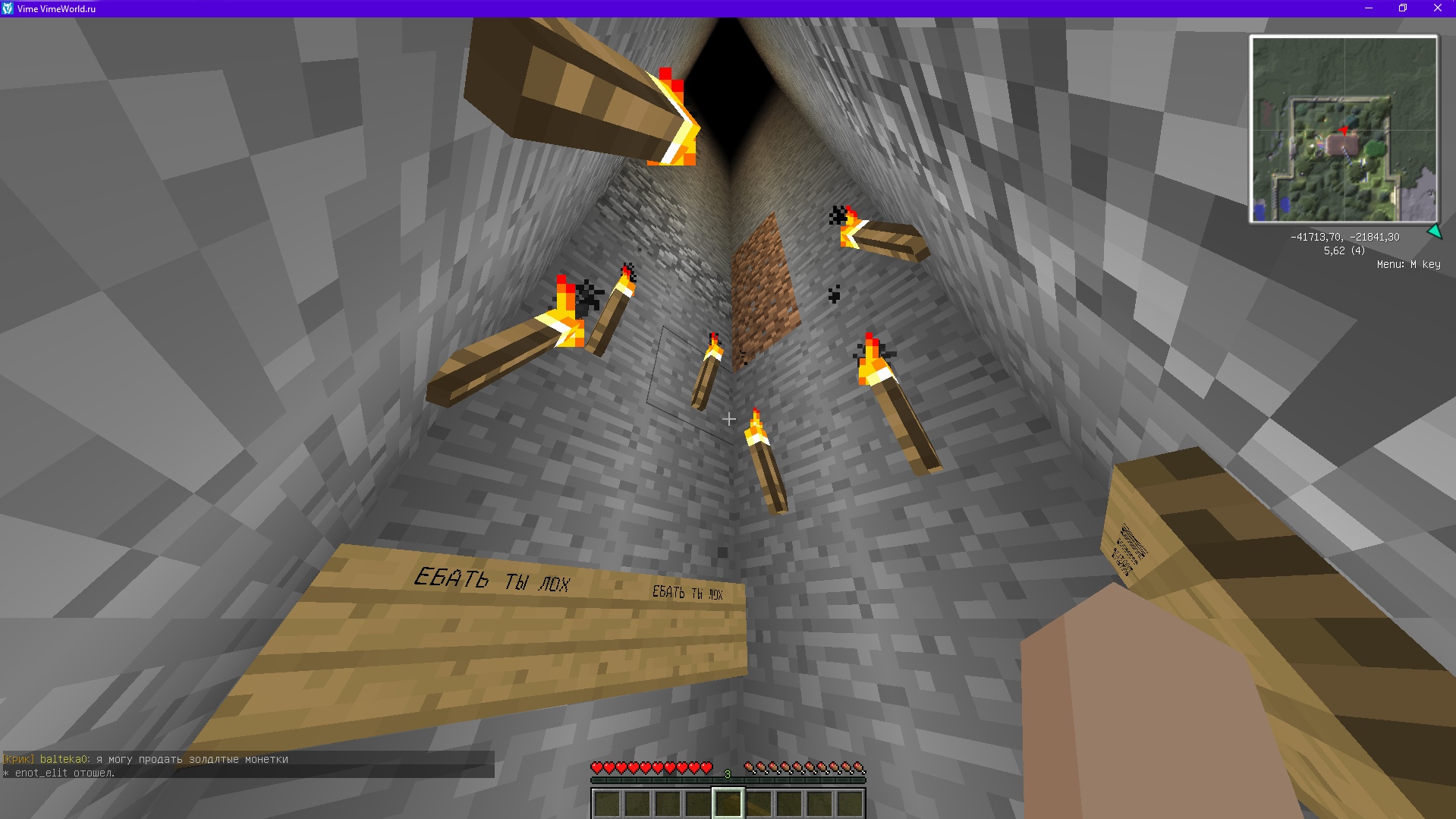Click the minimap in the corner
The height and width of the screenshot is (819, 1456).
click(1344, 129)
